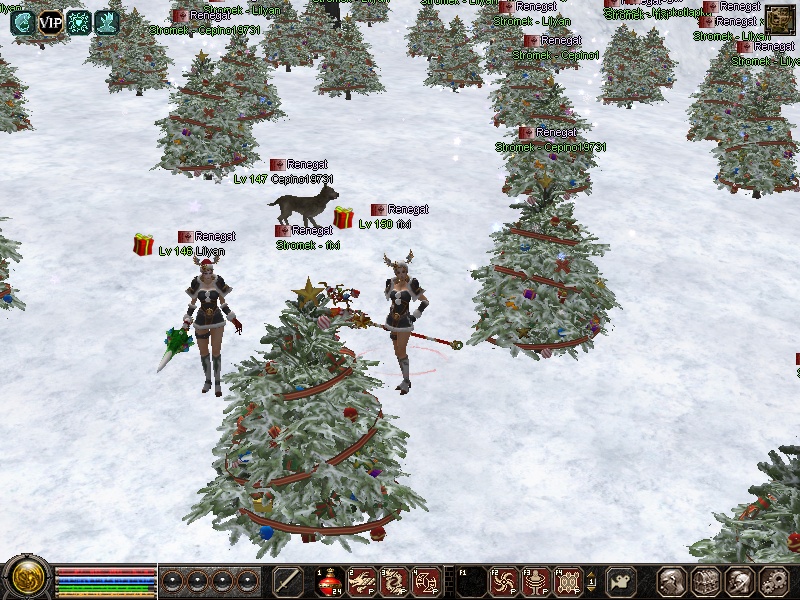This screenshot has width=800, height=600.
Task: Switch quickslot page with the arrow stepper
Action: click(592, 581)
